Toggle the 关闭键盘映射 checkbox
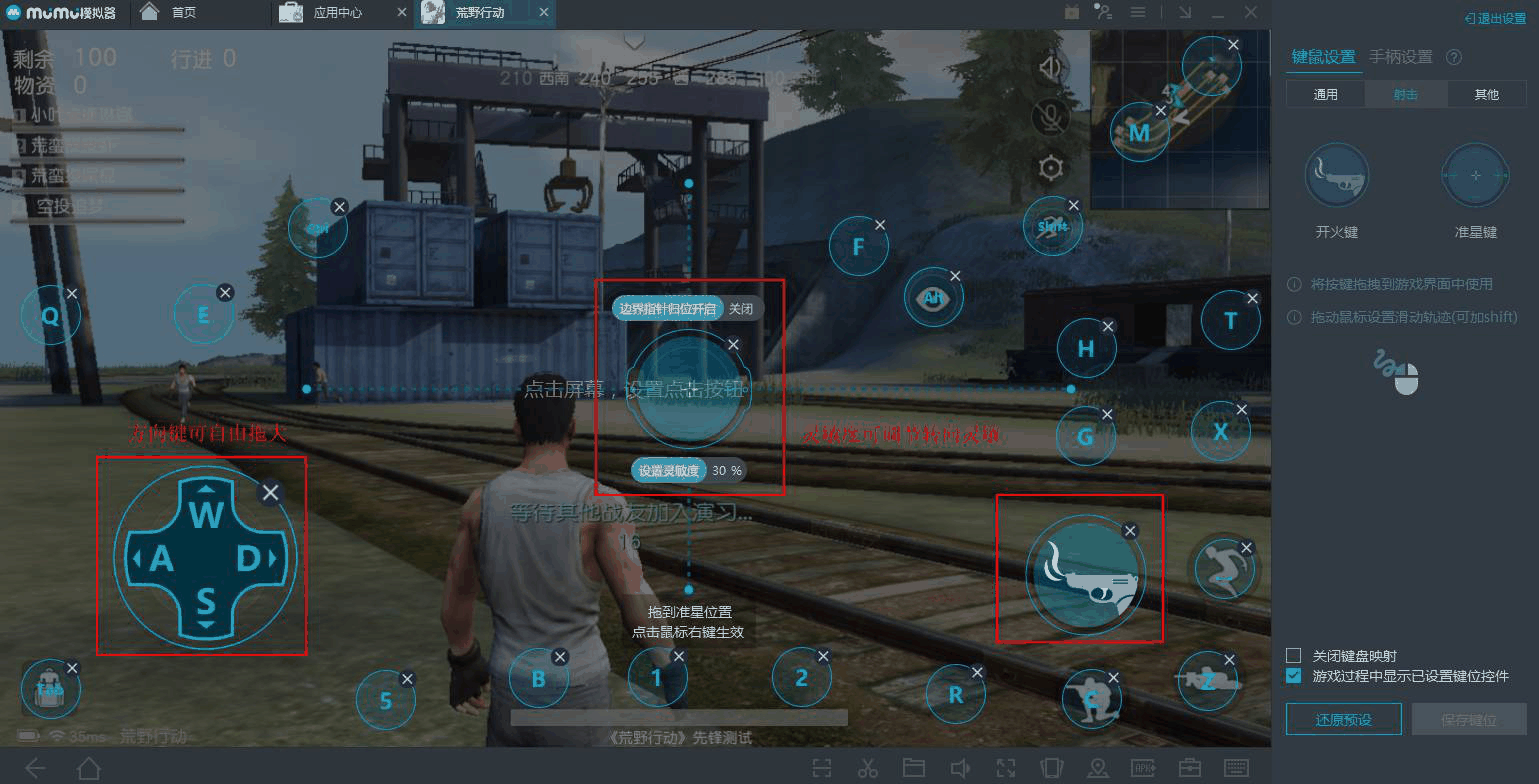The height and width of the screenshot is (784, 1539). click(x=1294, y=656)
